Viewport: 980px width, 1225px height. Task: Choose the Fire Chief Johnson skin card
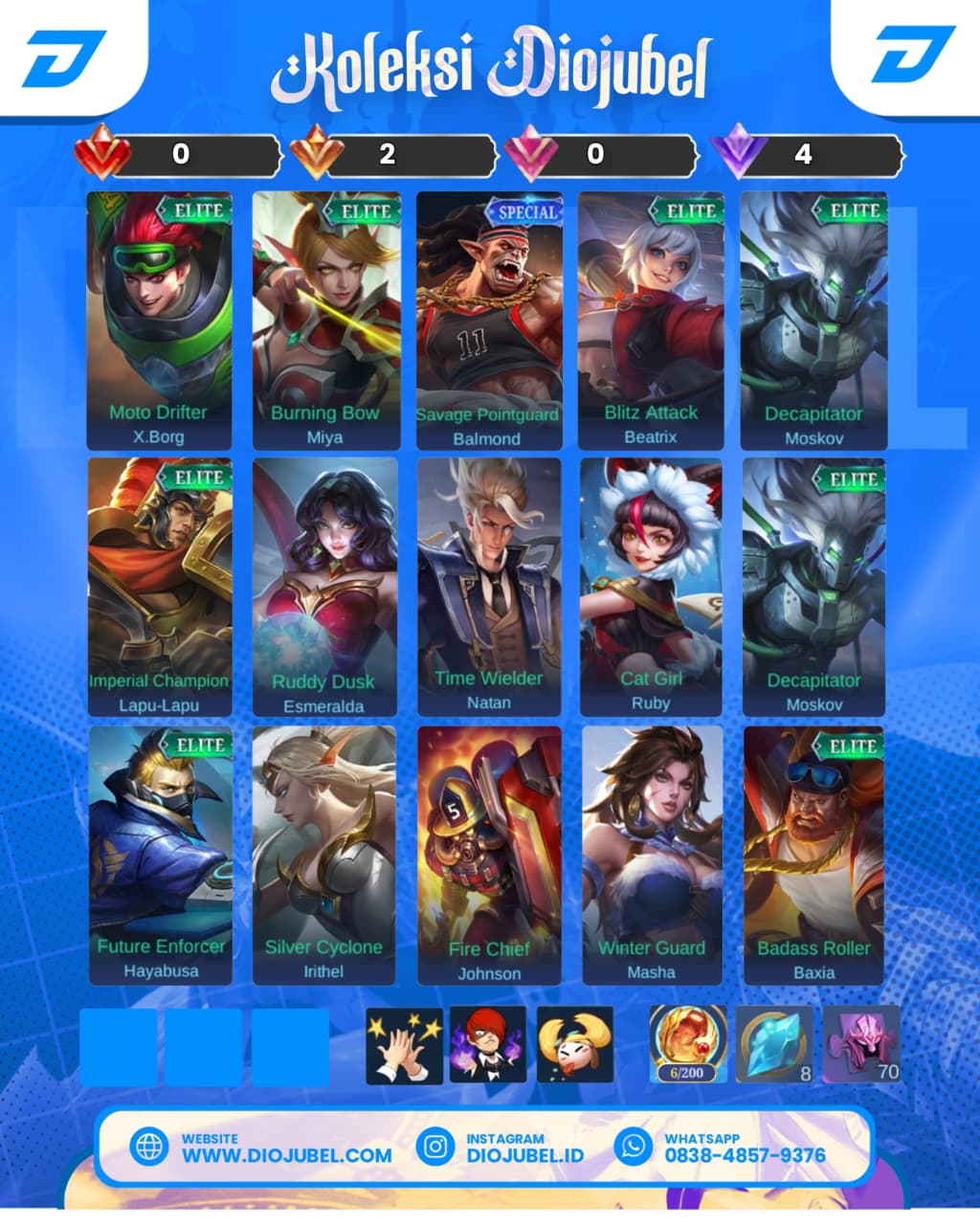point(489,855)
